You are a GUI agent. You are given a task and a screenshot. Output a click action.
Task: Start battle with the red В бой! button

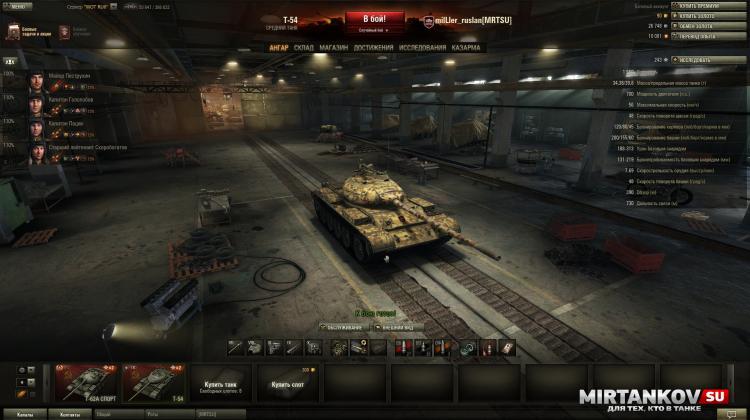374,19
